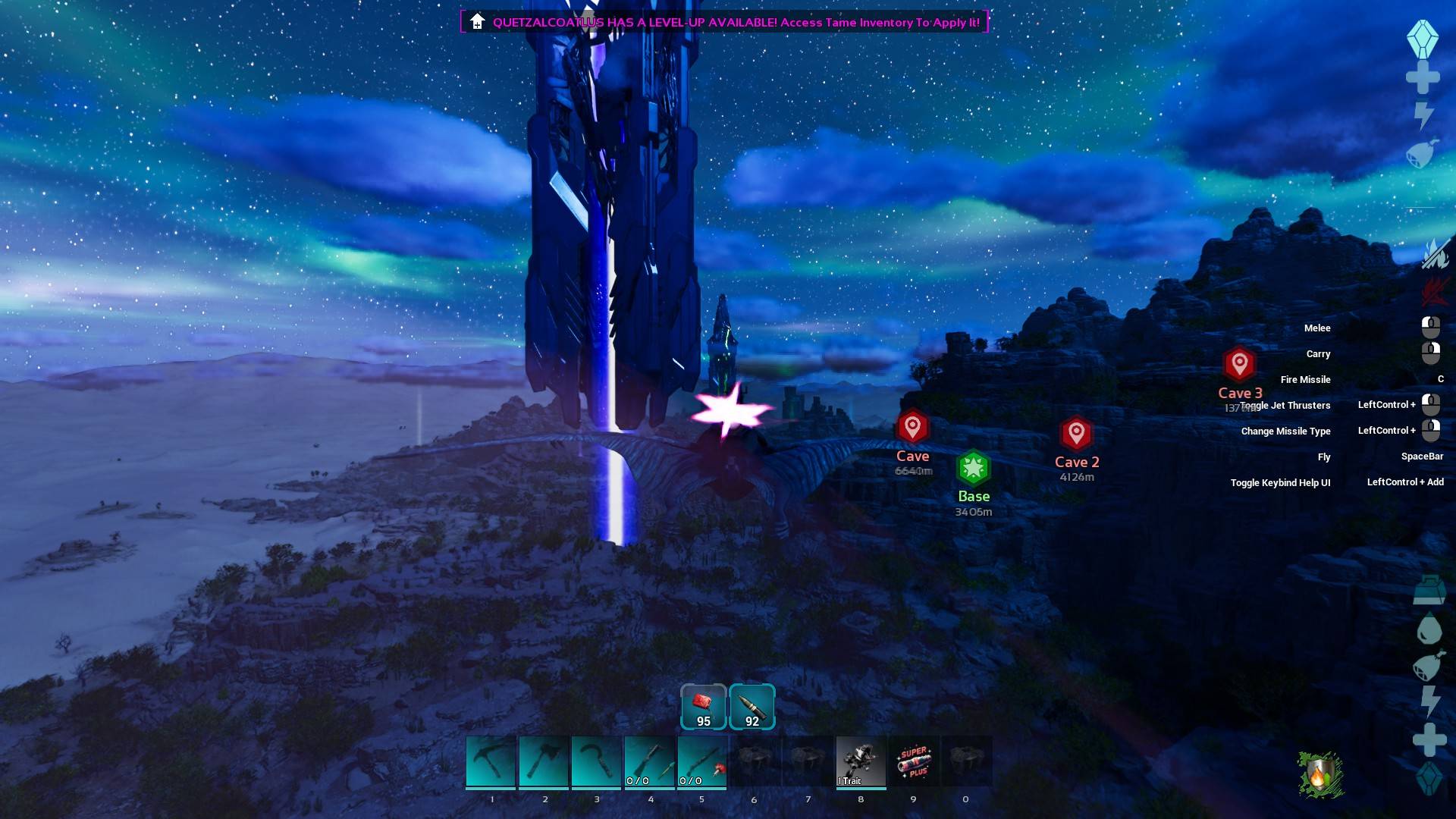
Task: Select the missile ammo stack showing 92
Action: (752, 707)
